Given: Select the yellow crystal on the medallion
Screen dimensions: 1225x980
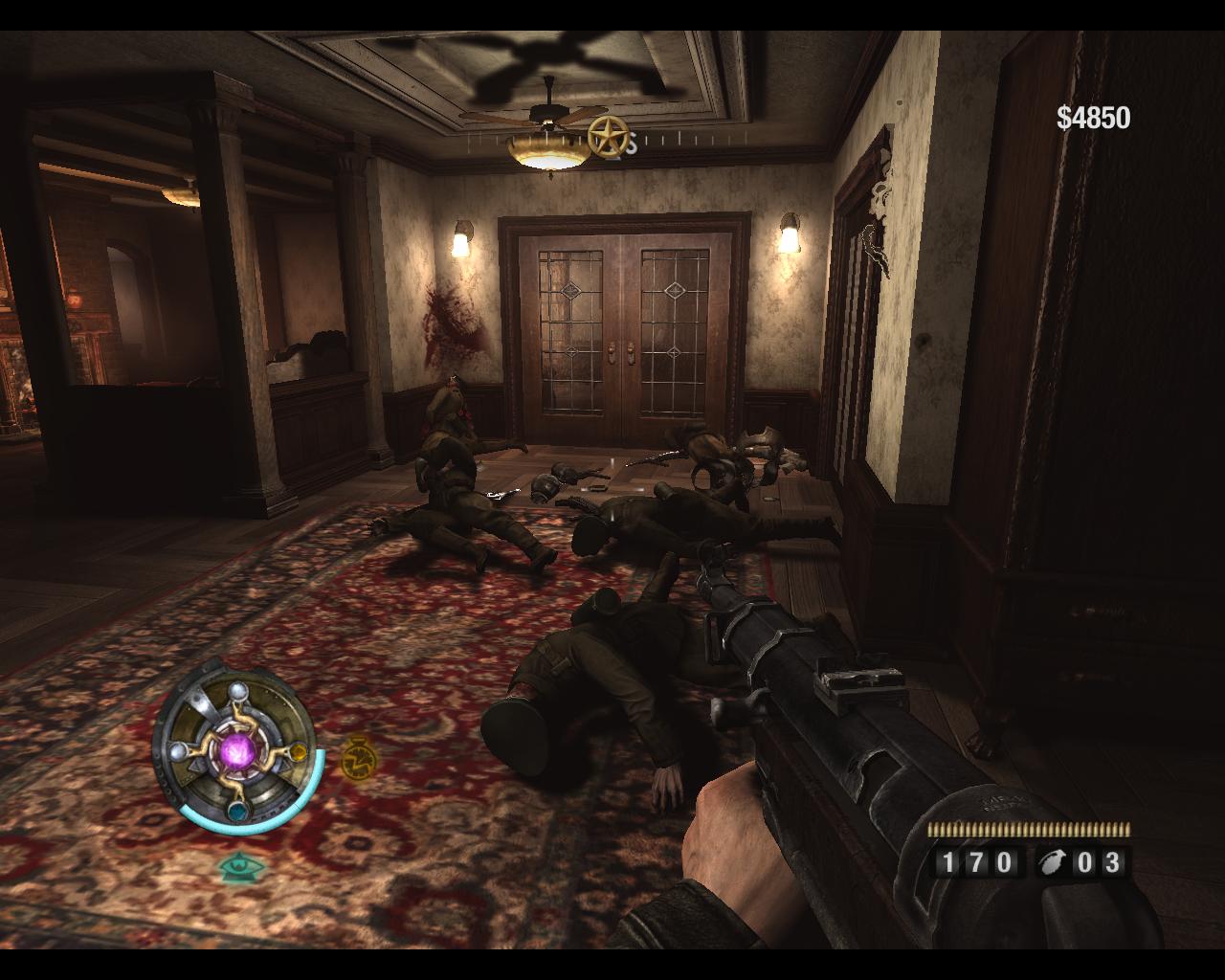Looking at the screenshot, I should pyautogui.click(x=297, y=752).
